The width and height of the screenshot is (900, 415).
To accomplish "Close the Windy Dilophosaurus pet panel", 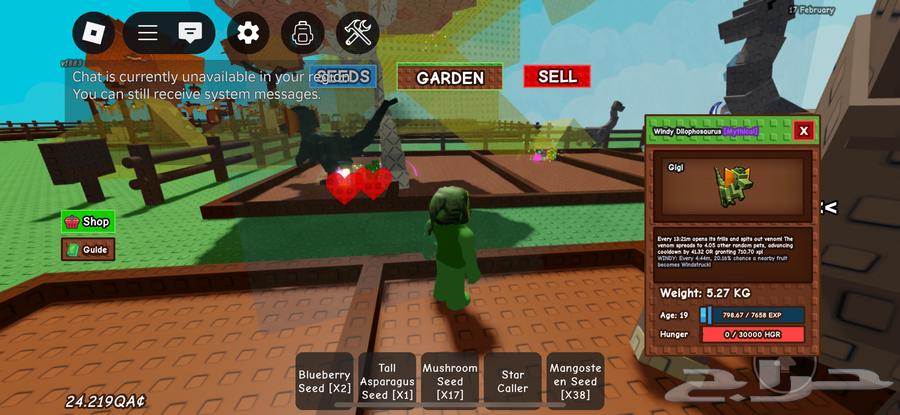I will pyautogui.click(x=802, y=131).
